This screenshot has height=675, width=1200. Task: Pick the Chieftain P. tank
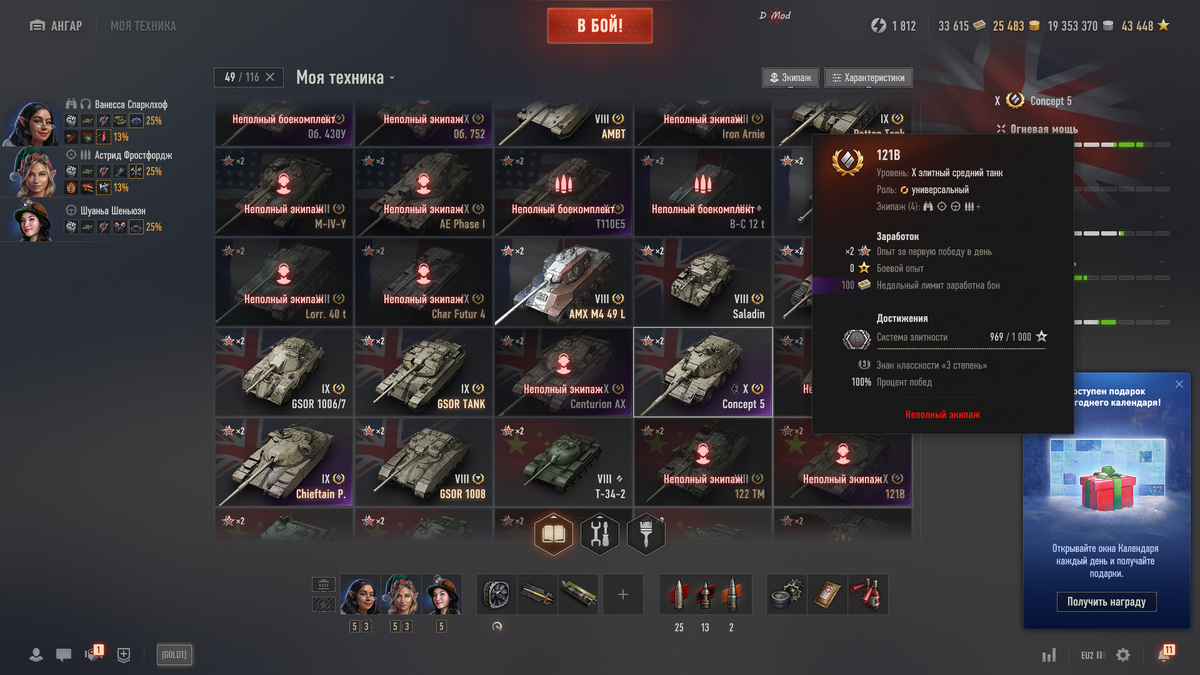(x=284, y=461)
